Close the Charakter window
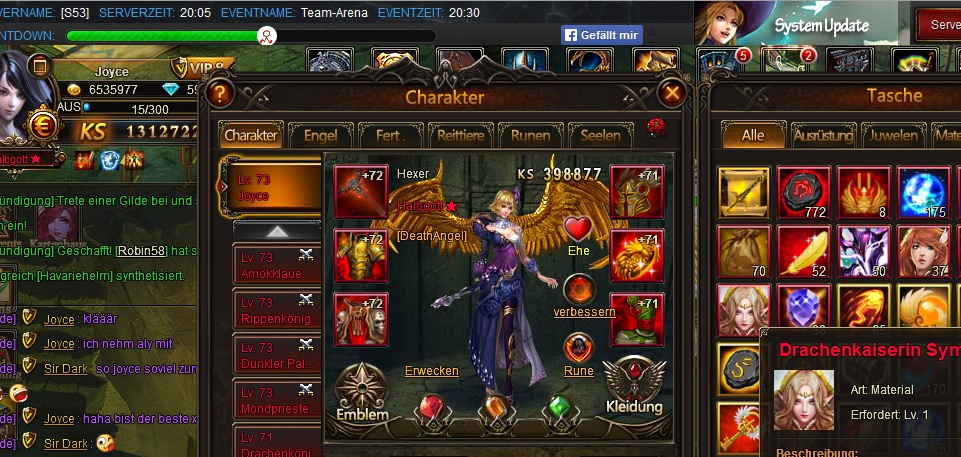The image size is (961, 457). (x=672, y=95)
